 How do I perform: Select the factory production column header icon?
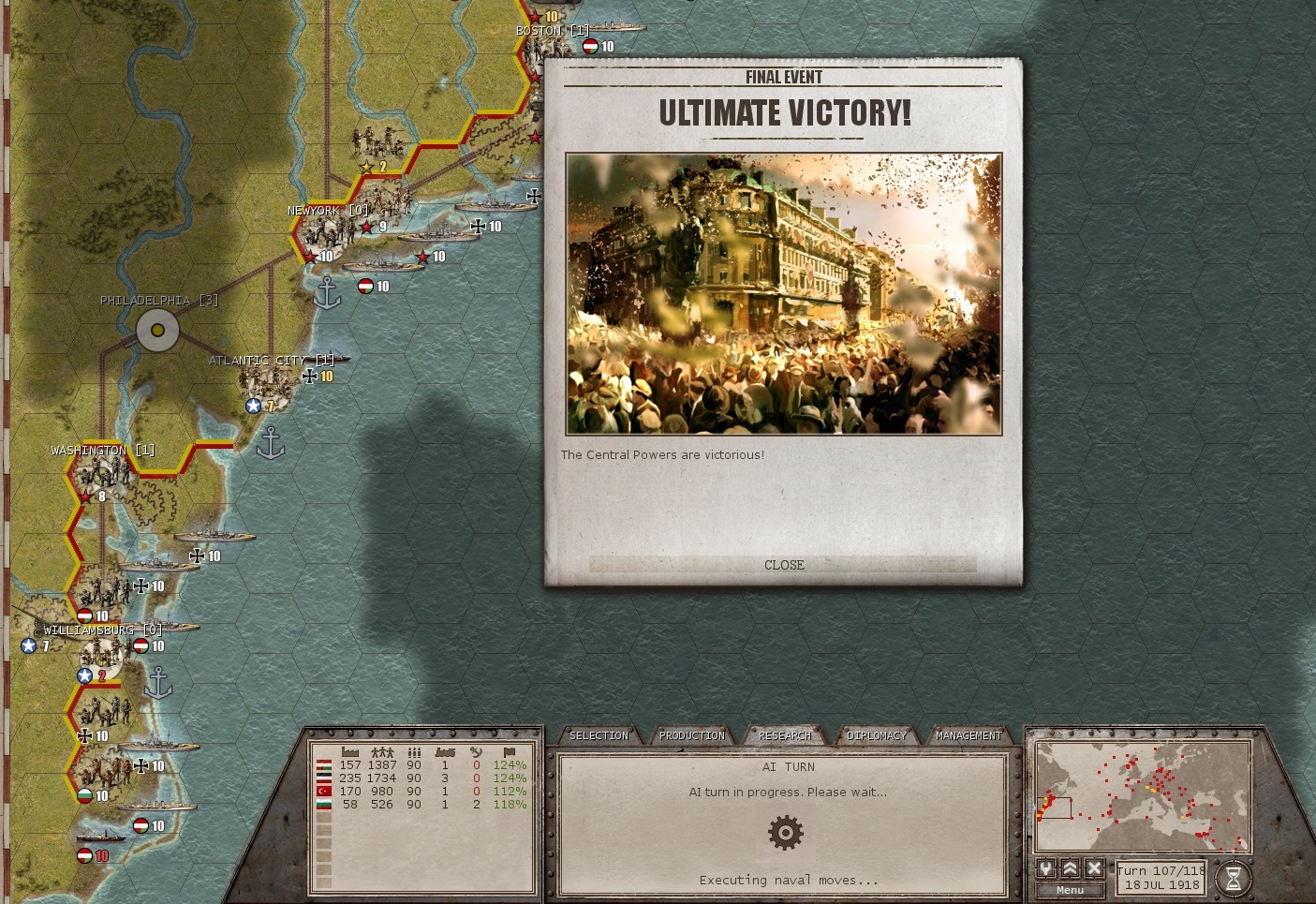350,751
